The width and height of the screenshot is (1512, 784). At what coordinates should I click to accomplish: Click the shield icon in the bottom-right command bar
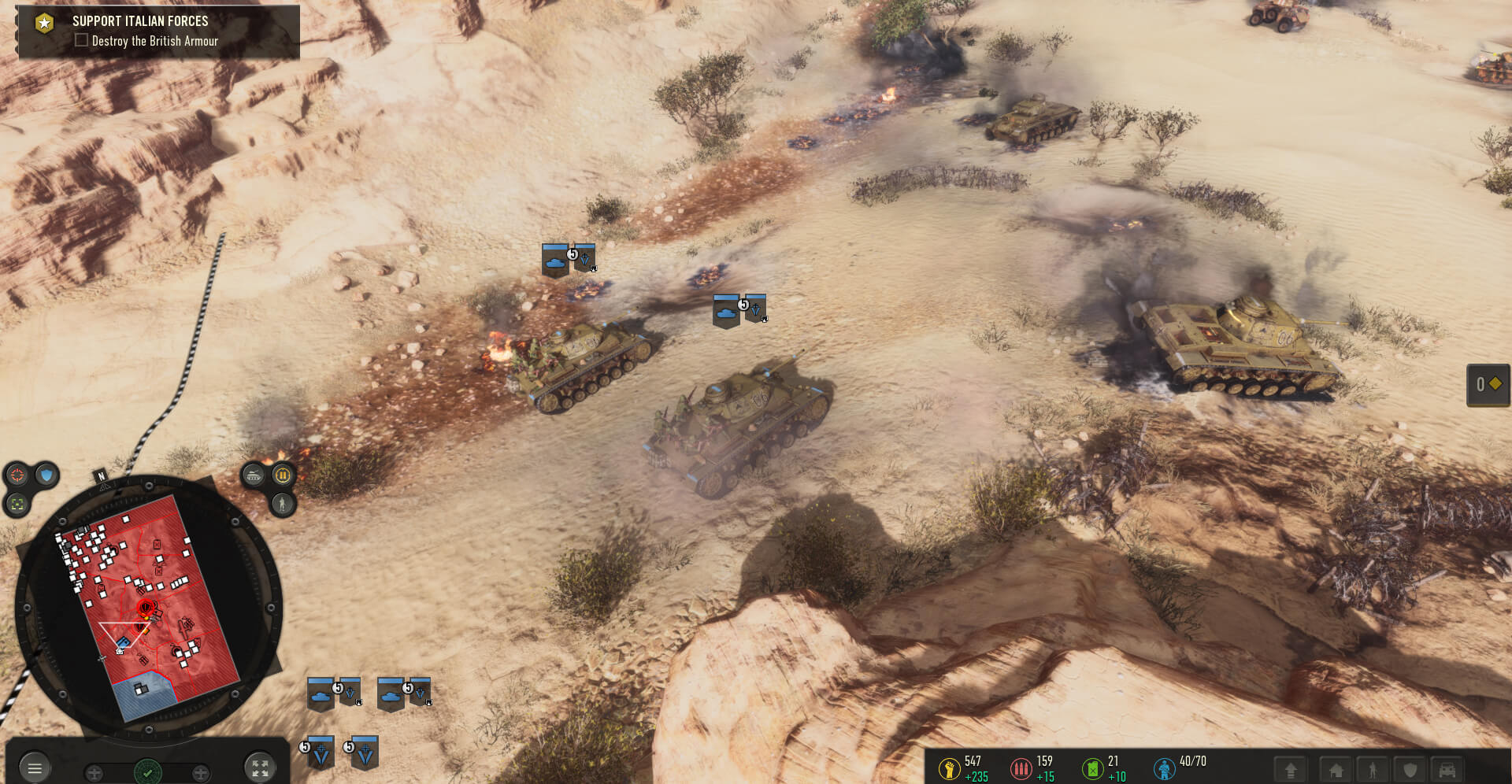(x=1409, y=769)
